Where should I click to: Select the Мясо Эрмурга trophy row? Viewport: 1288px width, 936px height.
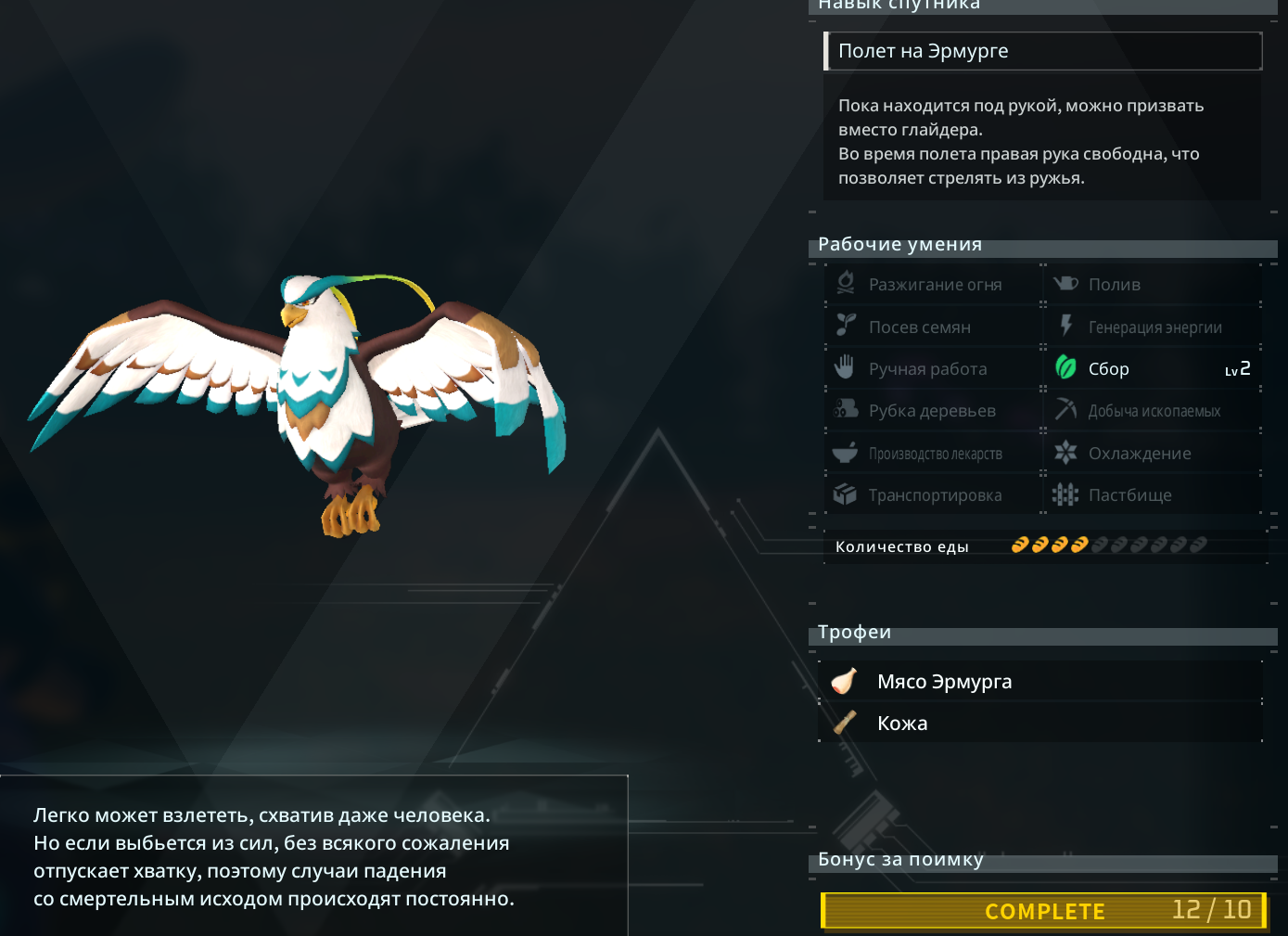(1039, 682)
